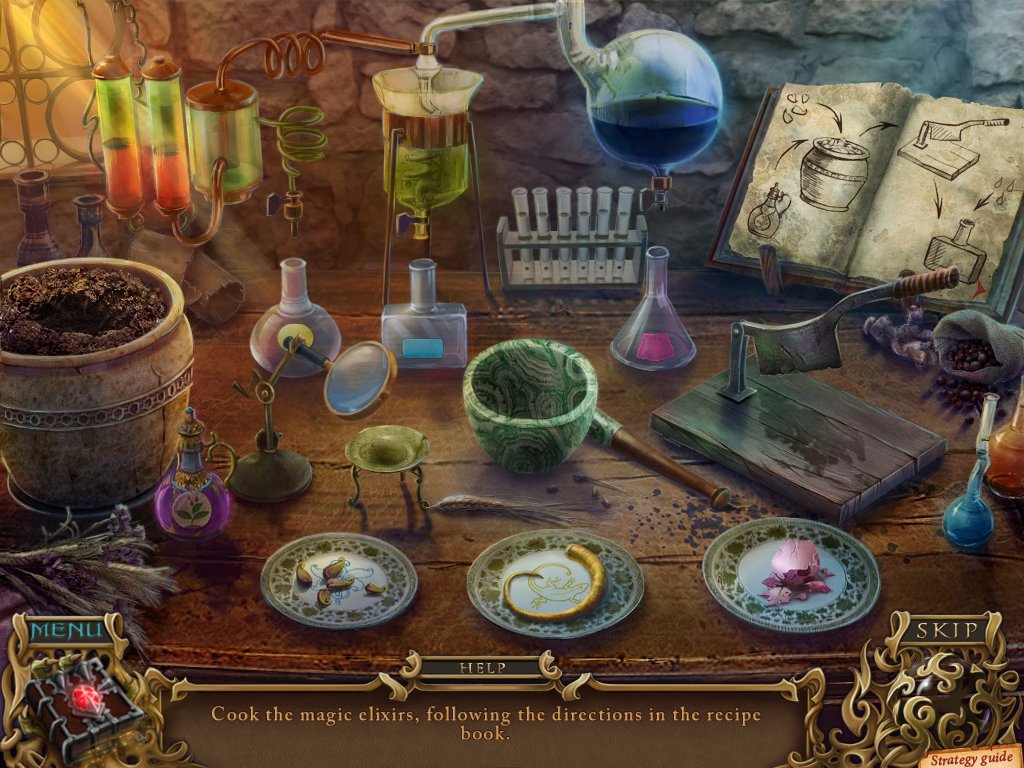Open the Strategy guide
This screenshot has width=1024, height=768.
point(970,759)
